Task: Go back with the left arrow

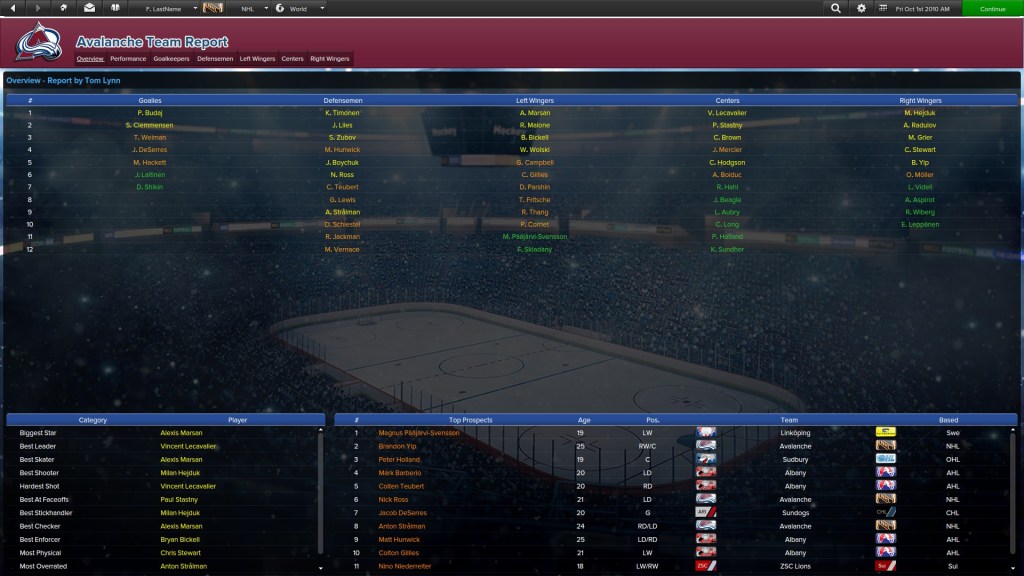Action: click(12, 8)
